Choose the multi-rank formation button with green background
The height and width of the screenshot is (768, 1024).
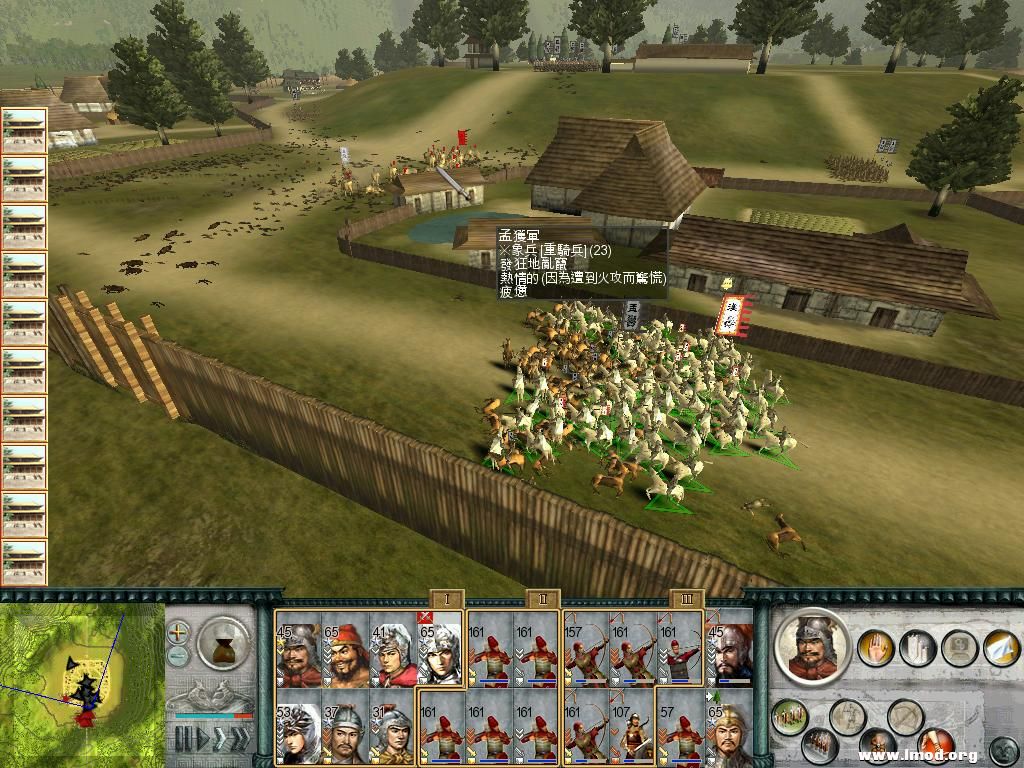click(x=790, y=718)
